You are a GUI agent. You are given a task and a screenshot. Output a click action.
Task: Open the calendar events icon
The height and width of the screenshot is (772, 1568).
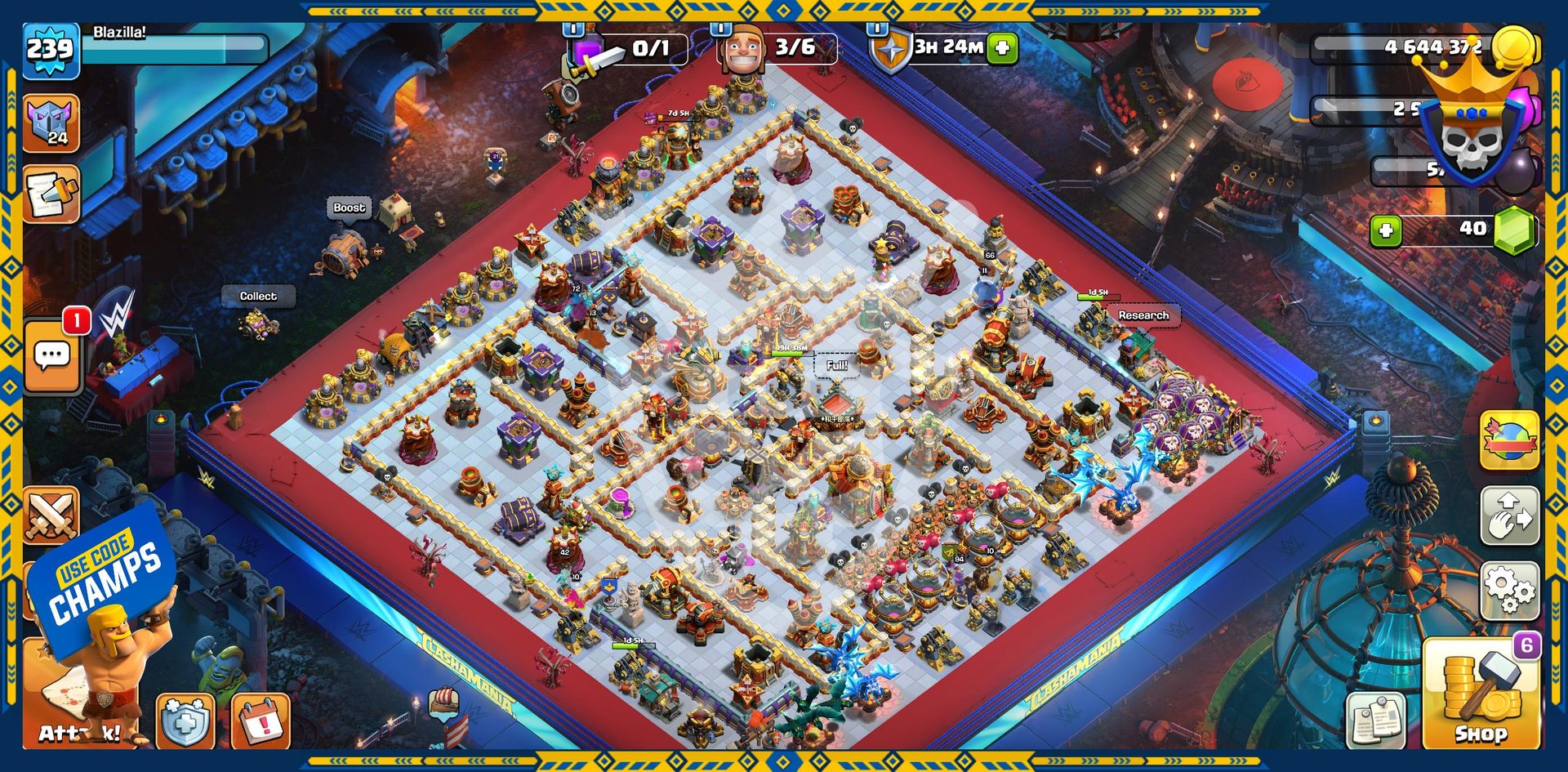click(261, 721)
